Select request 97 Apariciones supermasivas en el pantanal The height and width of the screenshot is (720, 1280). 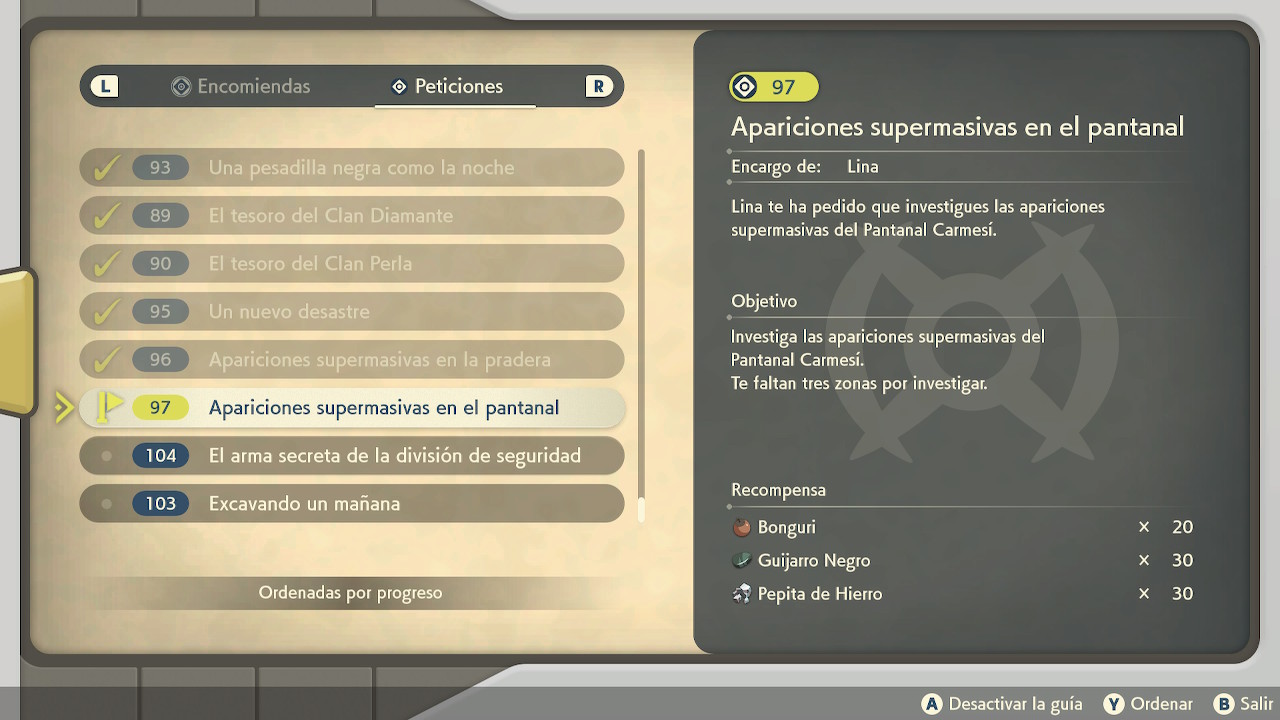(352, 408)
